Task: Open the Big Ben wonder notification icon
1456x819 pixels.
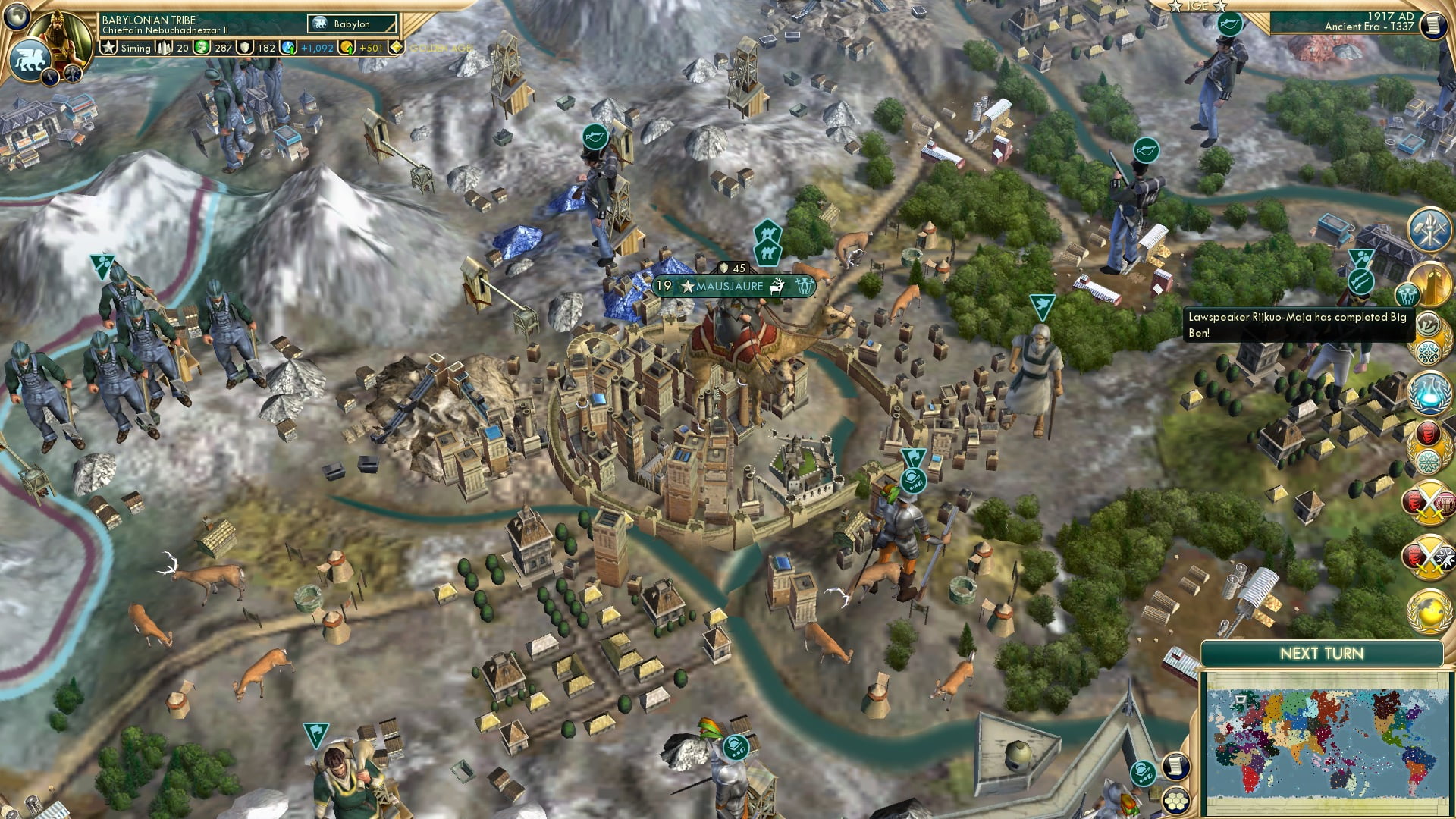Action: (1431, 282)
